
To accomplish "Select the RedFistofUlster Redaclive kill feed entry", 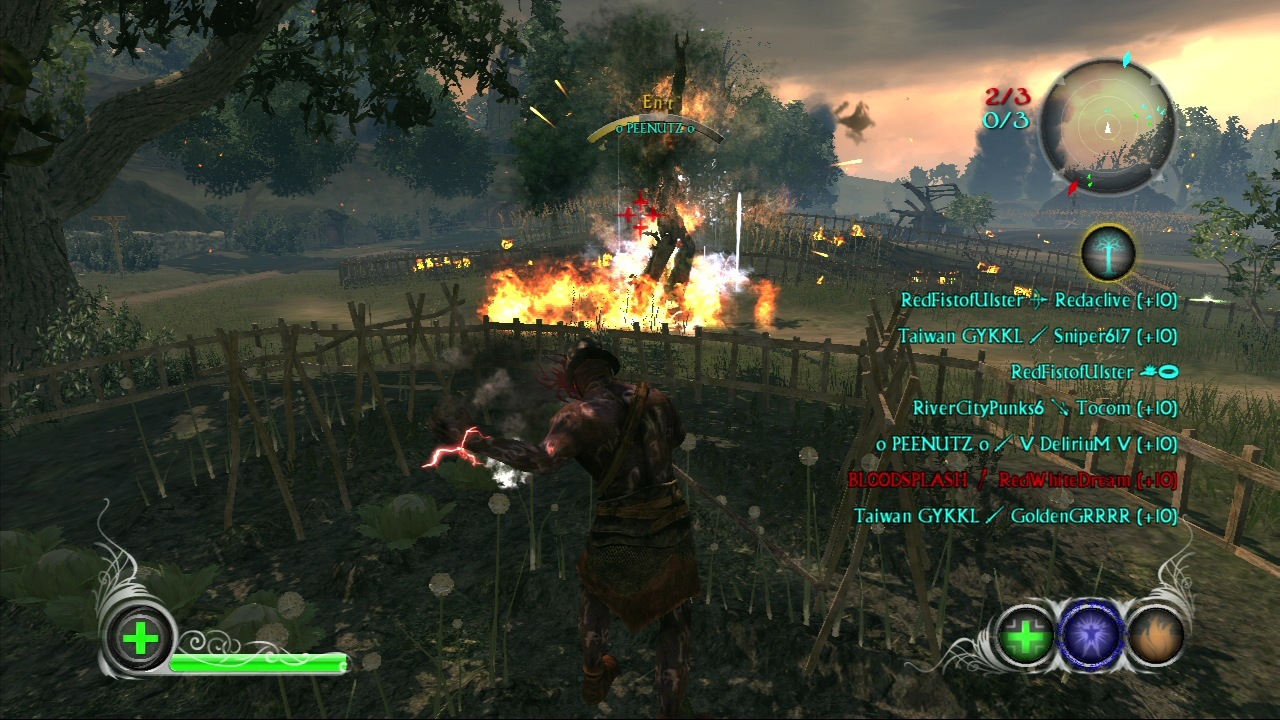I will point(1038,300).
